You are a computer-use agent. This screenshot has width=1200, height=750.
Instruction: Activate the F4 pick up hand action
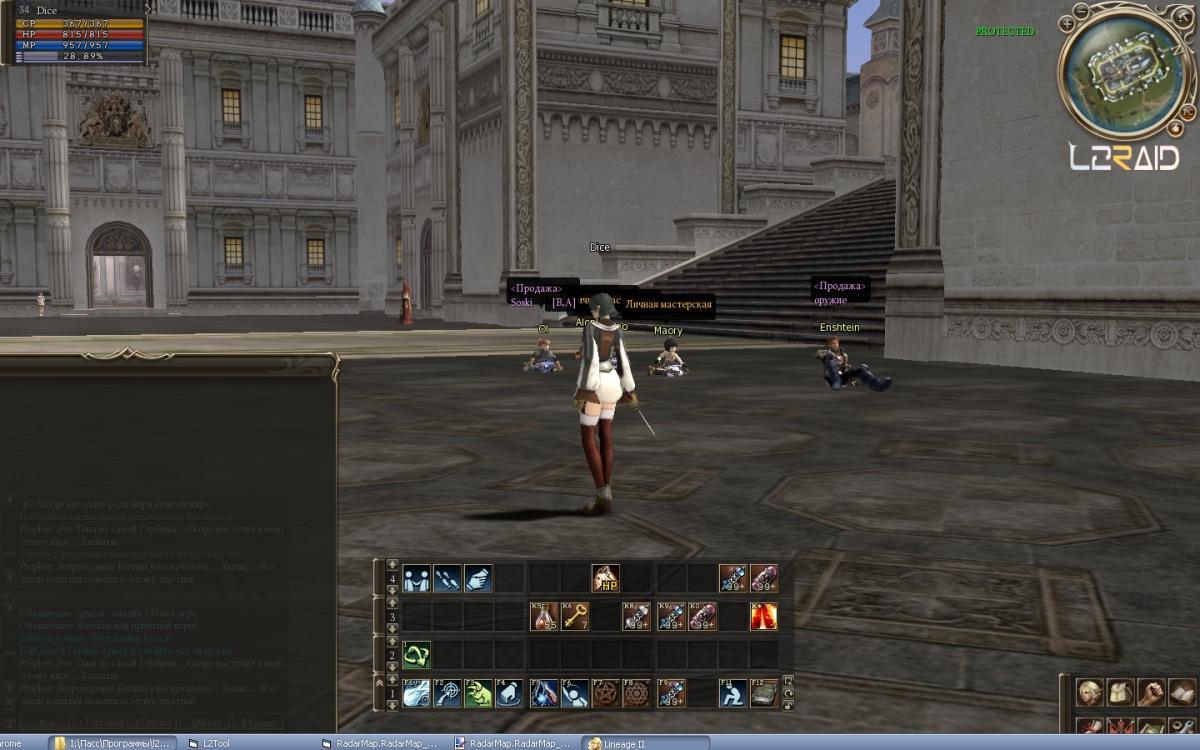pos(510,692)
